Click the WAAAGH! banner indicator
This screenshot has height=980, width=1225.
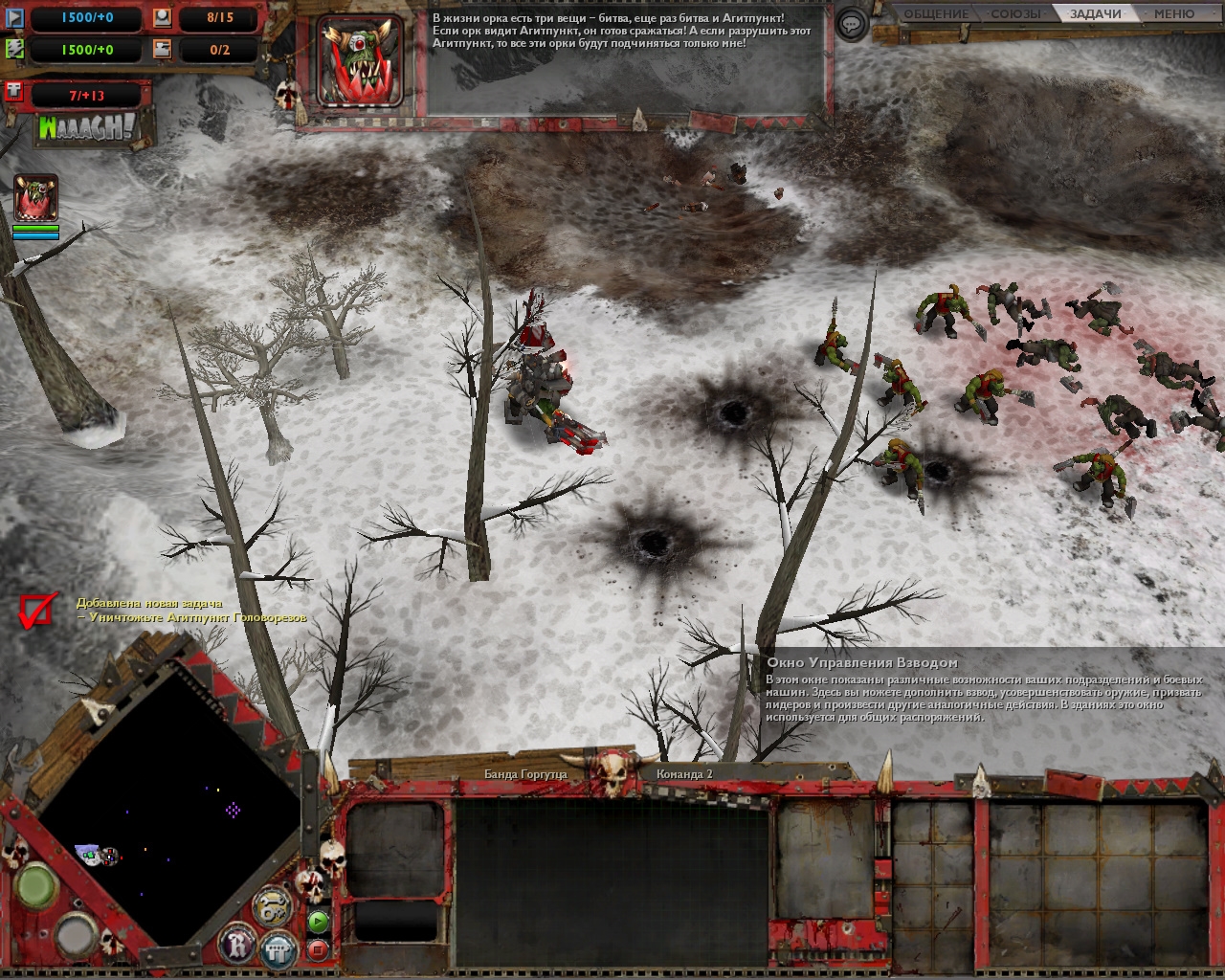(x=86, y=128)
